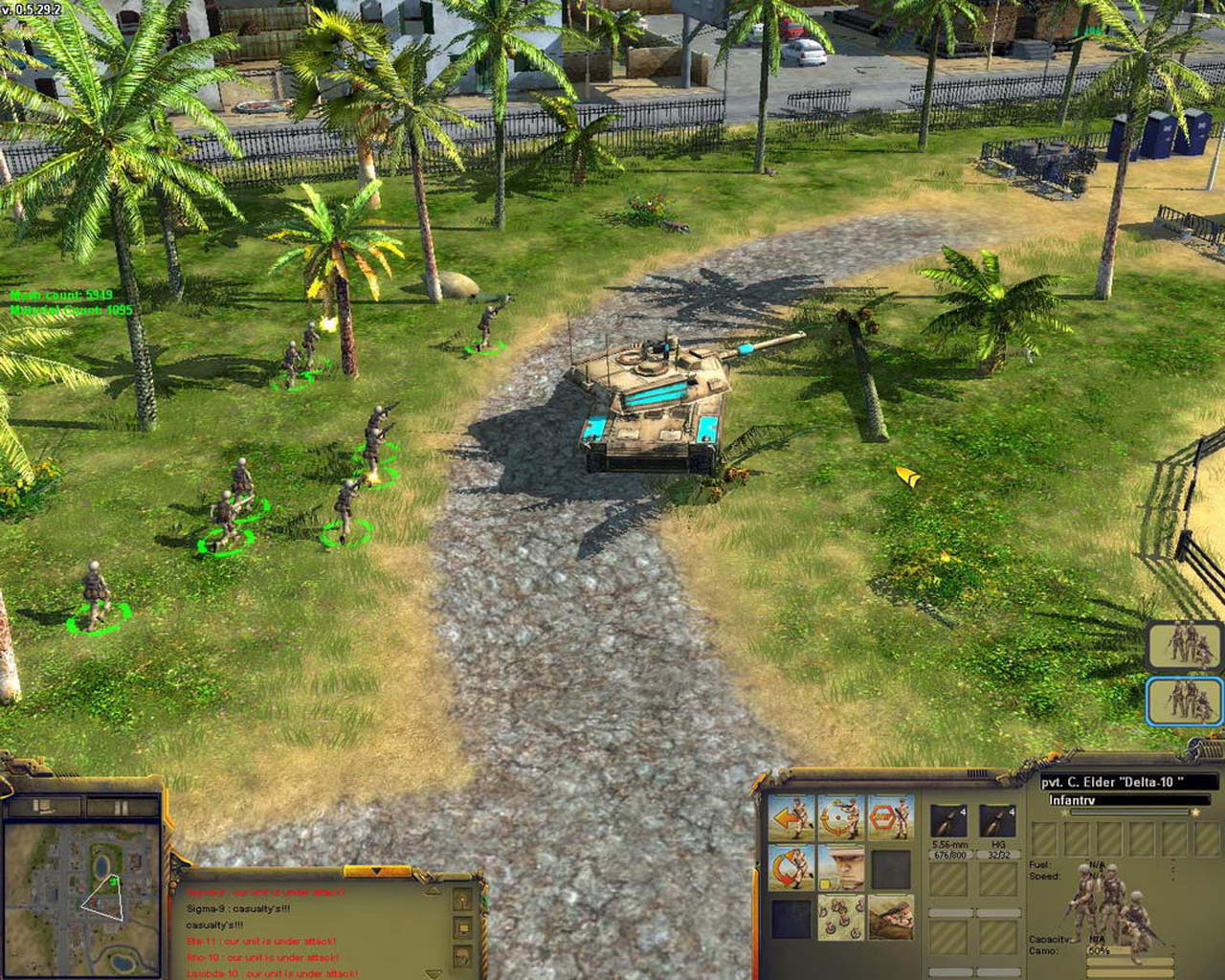Order soldiers to go prone
The image size is (1225, 980).
point(891,918)
